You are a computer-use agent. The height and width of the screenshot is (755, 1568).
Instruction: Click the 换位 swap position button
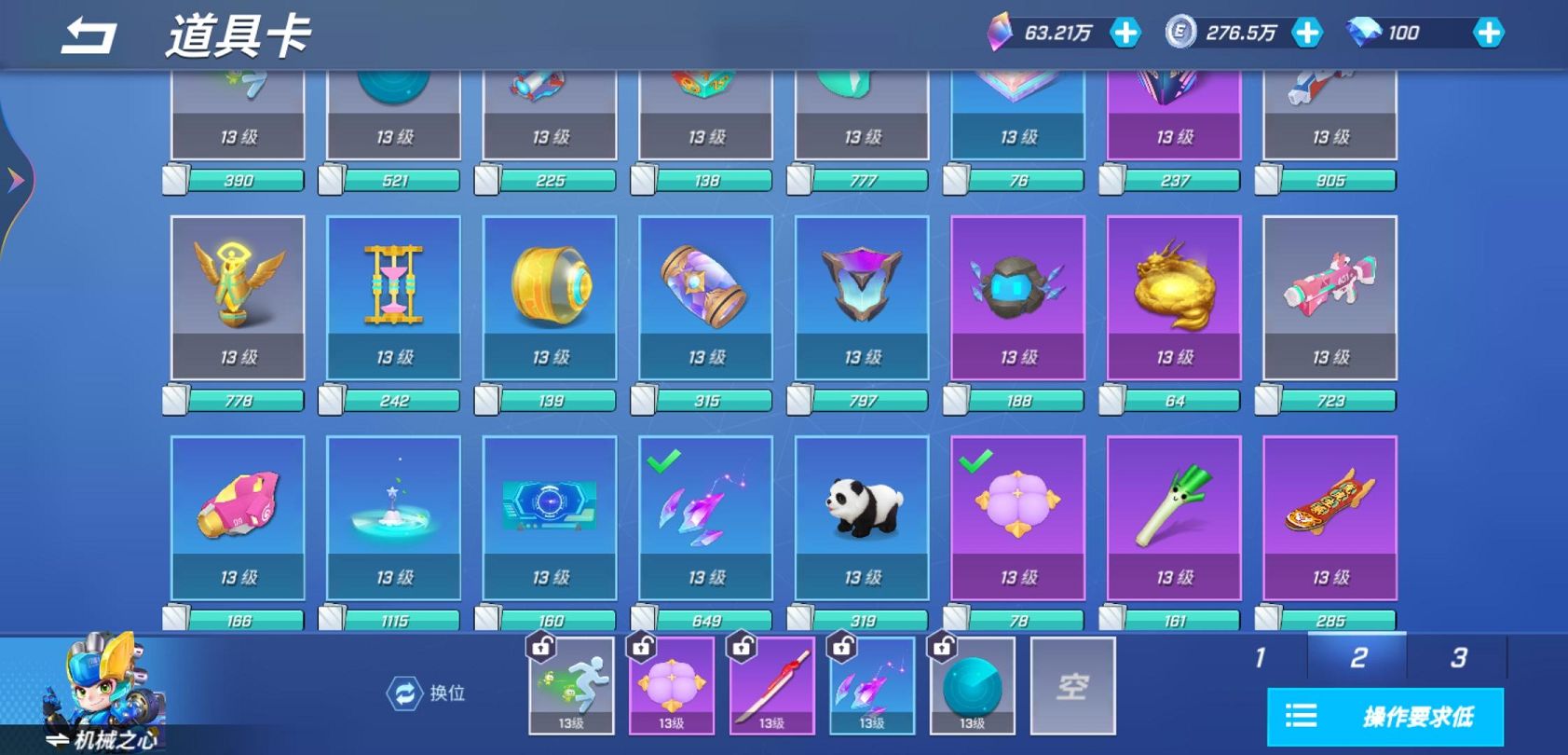point(427,693)
